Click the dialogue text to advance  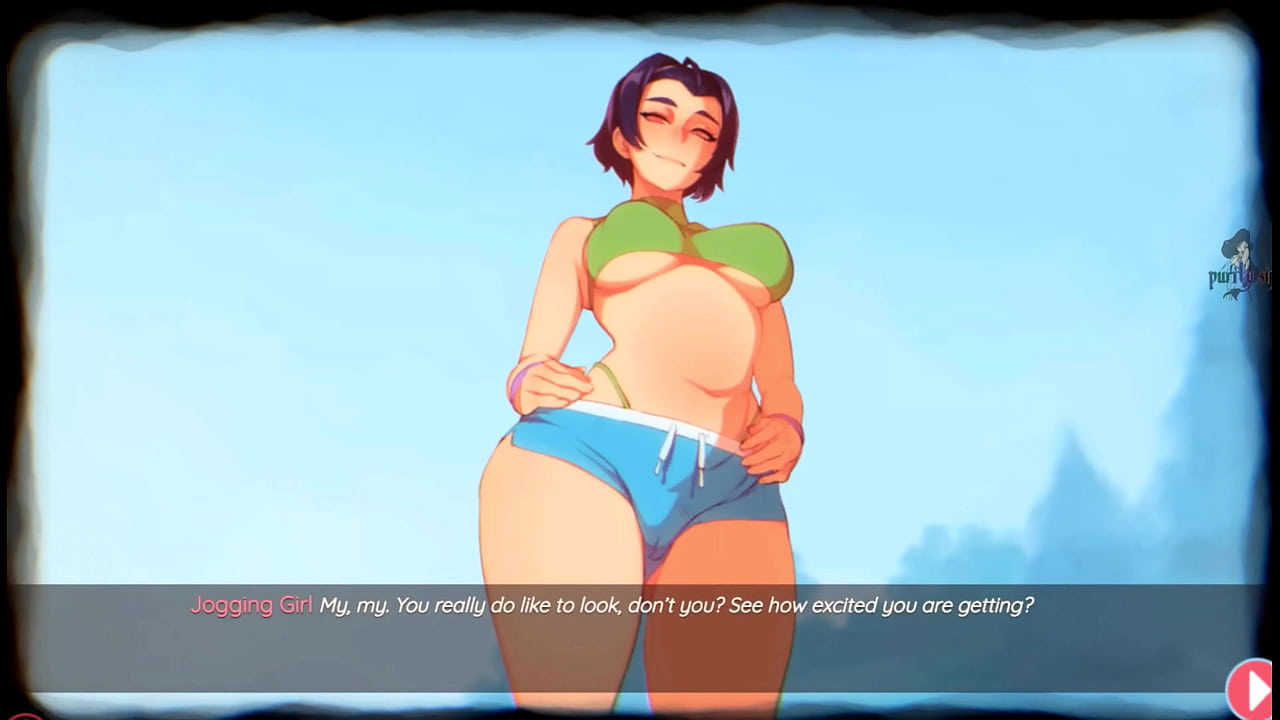pos(677,605)
